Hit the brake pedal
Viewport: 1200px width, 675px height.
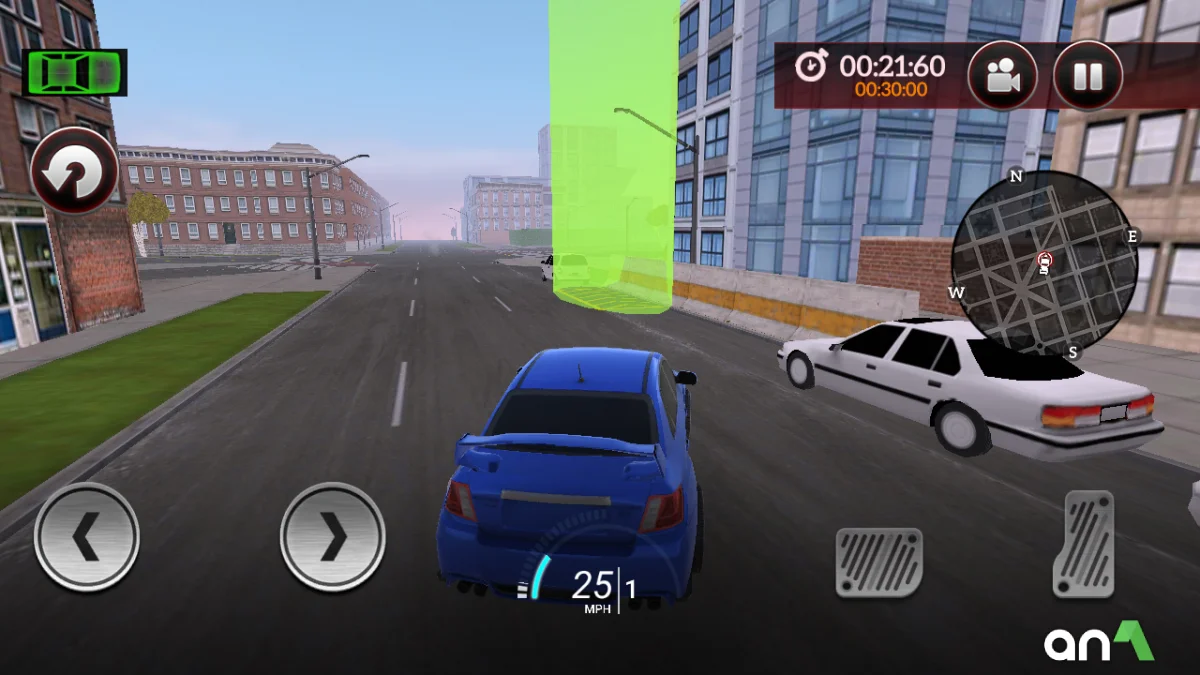pos(879,562)
